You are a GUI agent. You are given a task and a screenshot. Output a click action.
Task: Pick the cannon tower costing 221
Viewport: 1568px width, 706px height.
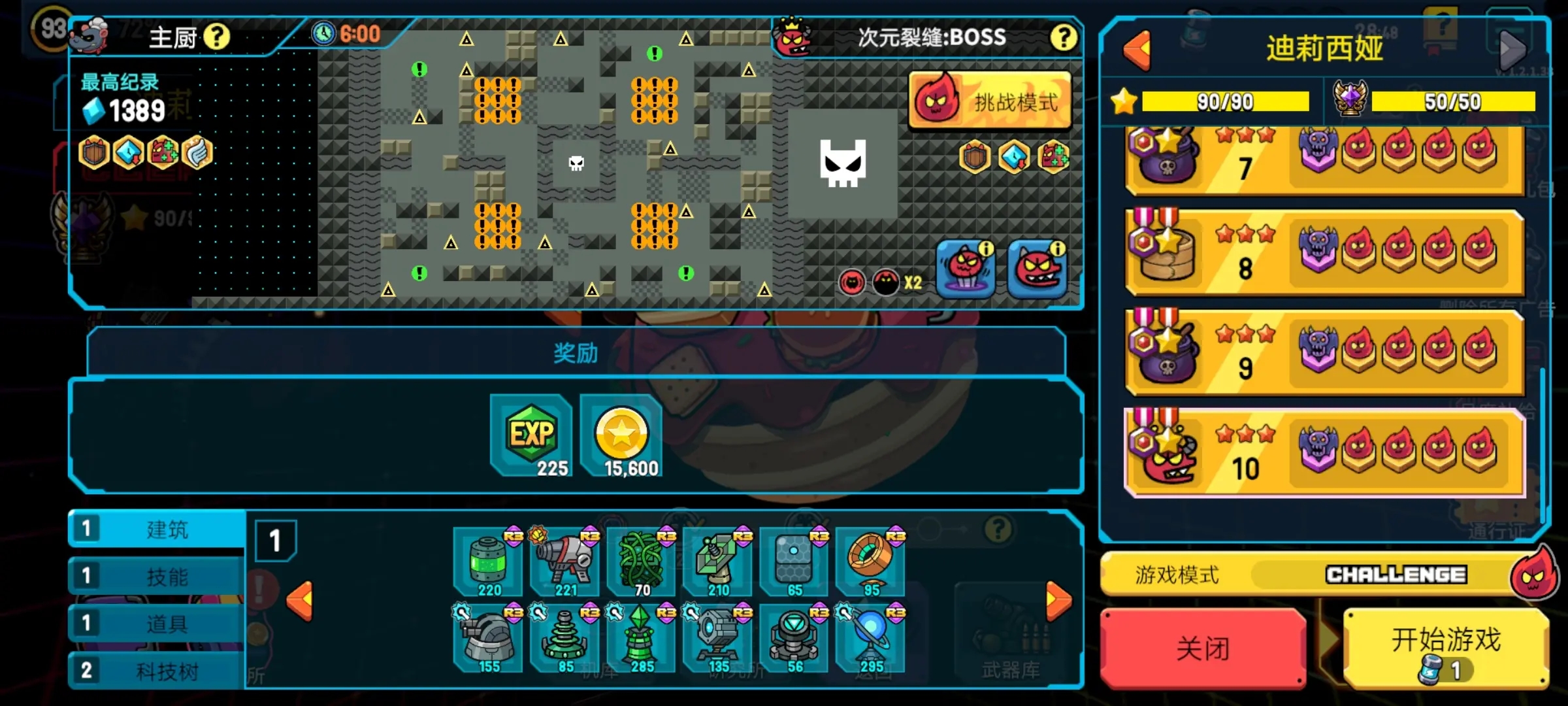click(565, 562)
